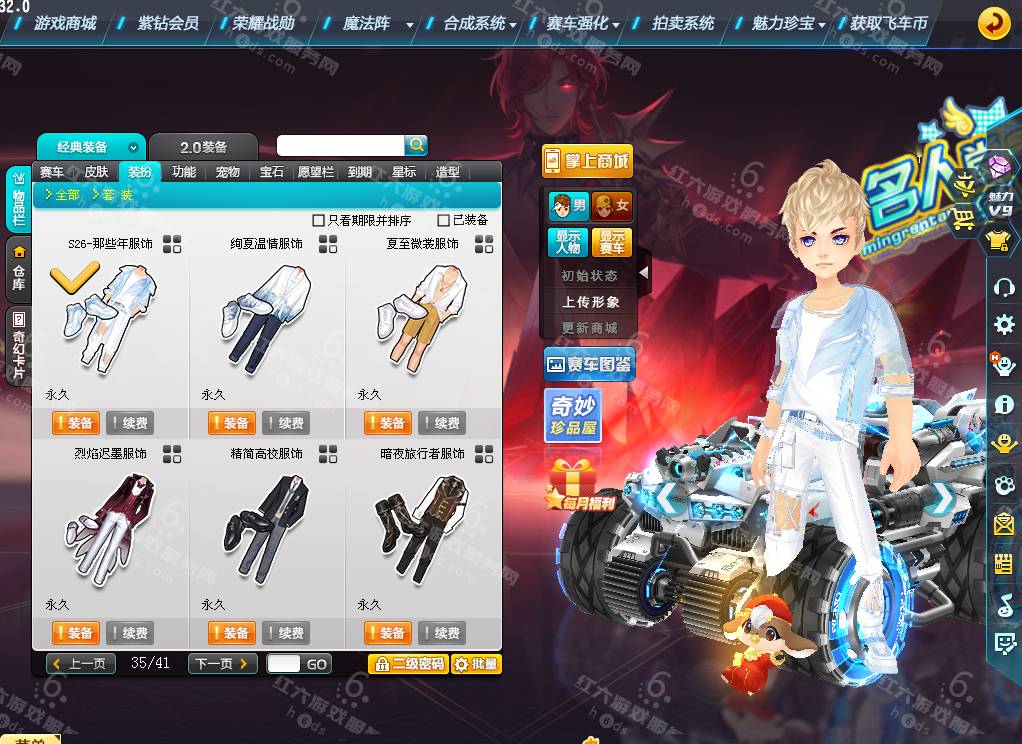
Task: Switch to the 2.0装备 tab
Action: (203, 147)
